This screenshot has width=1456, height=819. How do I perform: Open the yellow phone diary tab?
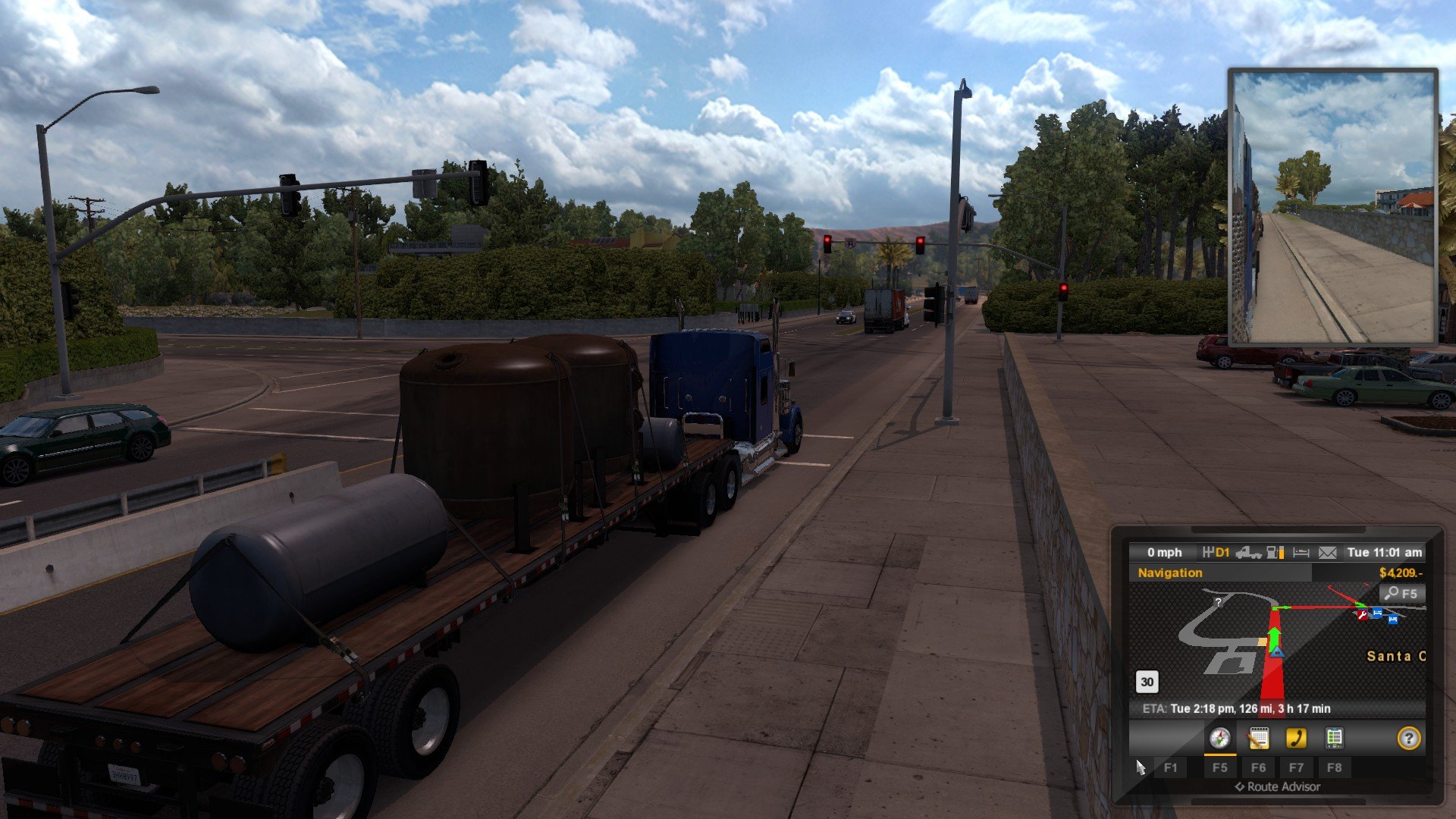1296,738
